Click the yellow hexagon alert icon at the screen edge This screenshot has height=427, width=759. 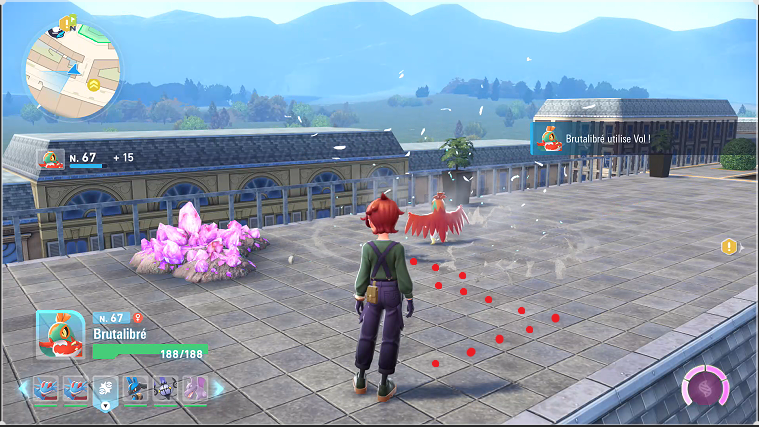(x=729, y=246)
